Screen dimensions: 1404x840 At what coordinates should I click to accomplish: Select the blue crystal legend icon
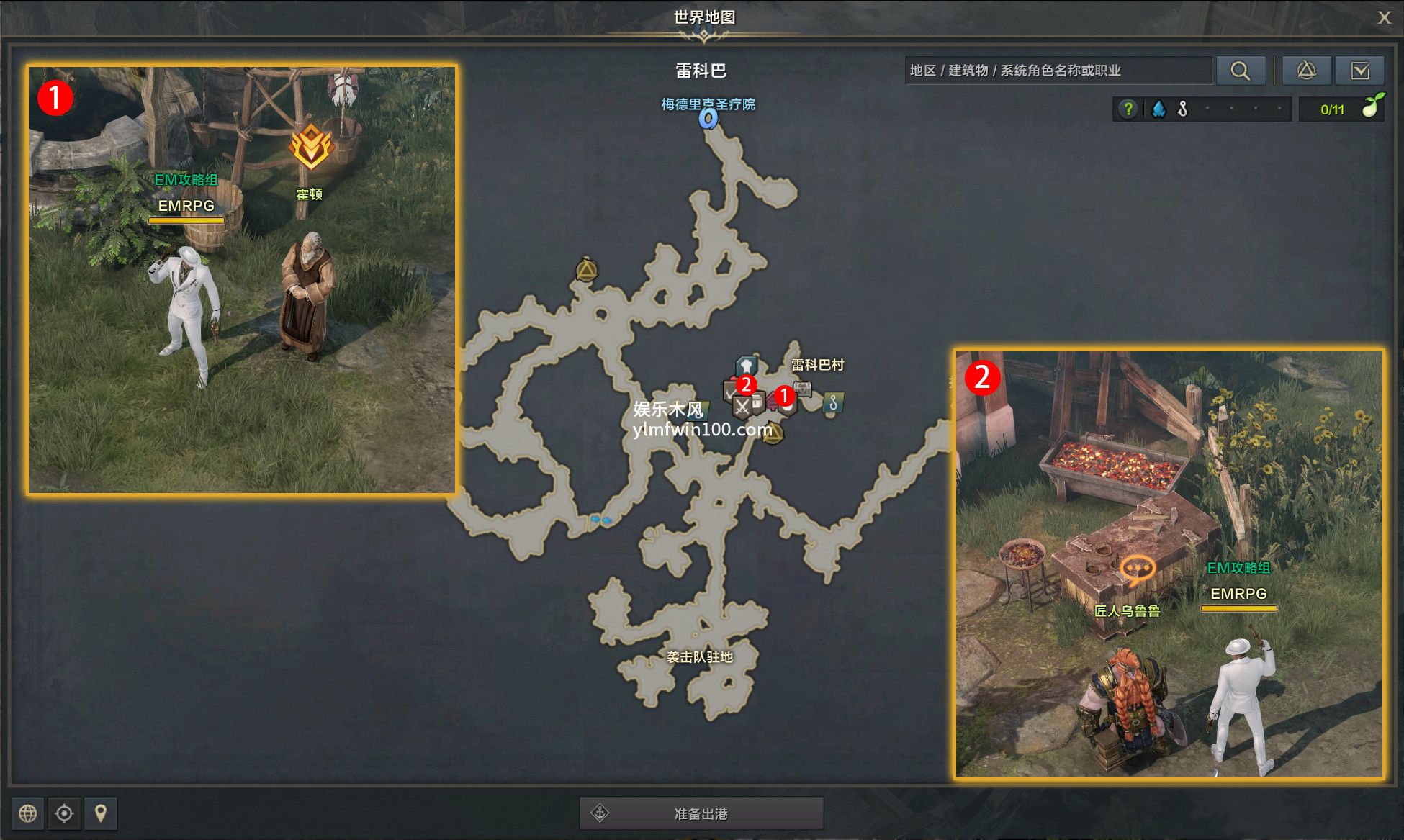click(1158, 109)
